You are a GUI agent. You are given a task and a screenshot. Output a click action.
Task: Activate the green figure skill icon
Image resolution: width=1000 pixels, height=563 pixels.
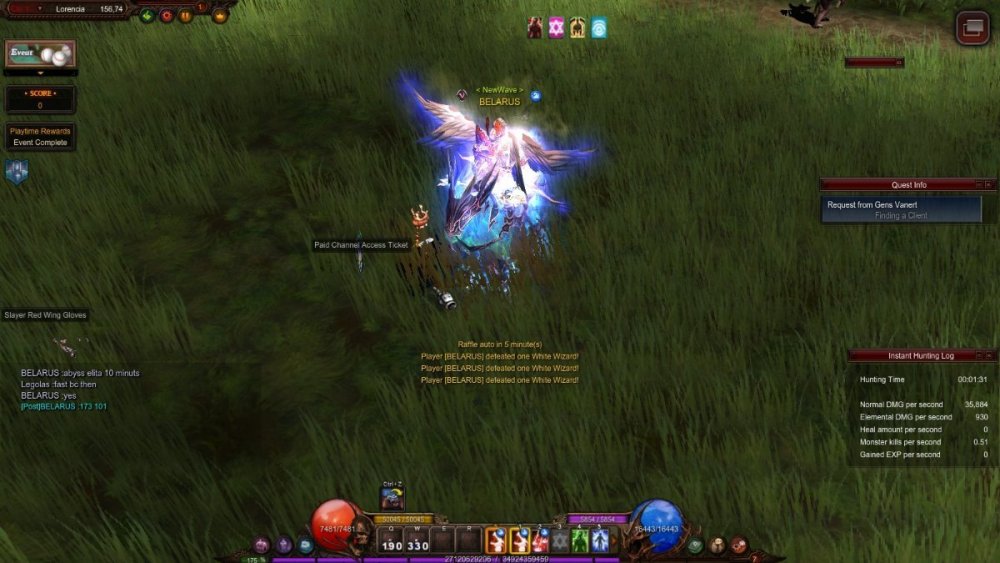579,540
